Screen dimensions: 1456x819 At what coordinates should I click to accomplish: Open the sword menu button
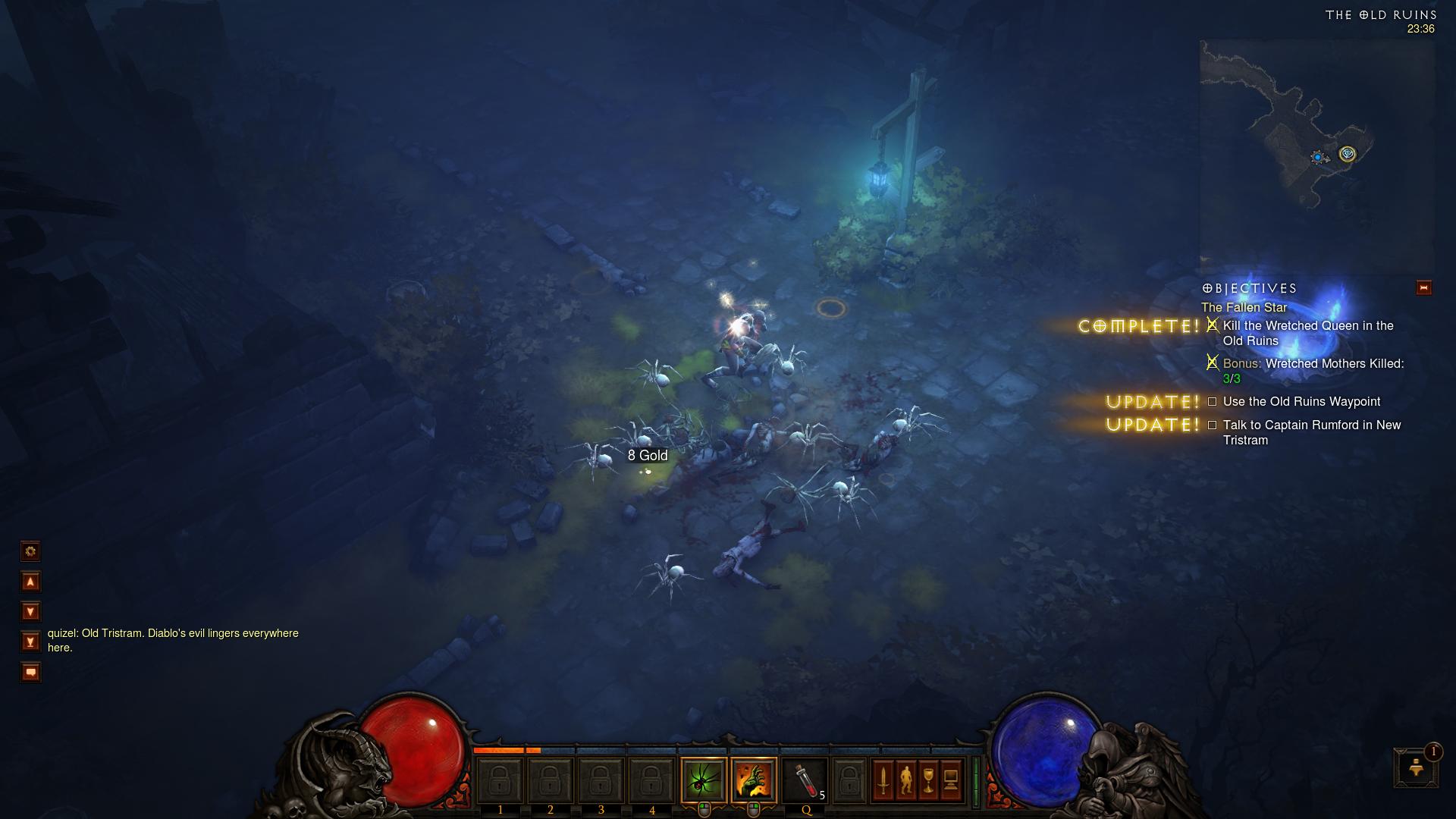[883, 780]
